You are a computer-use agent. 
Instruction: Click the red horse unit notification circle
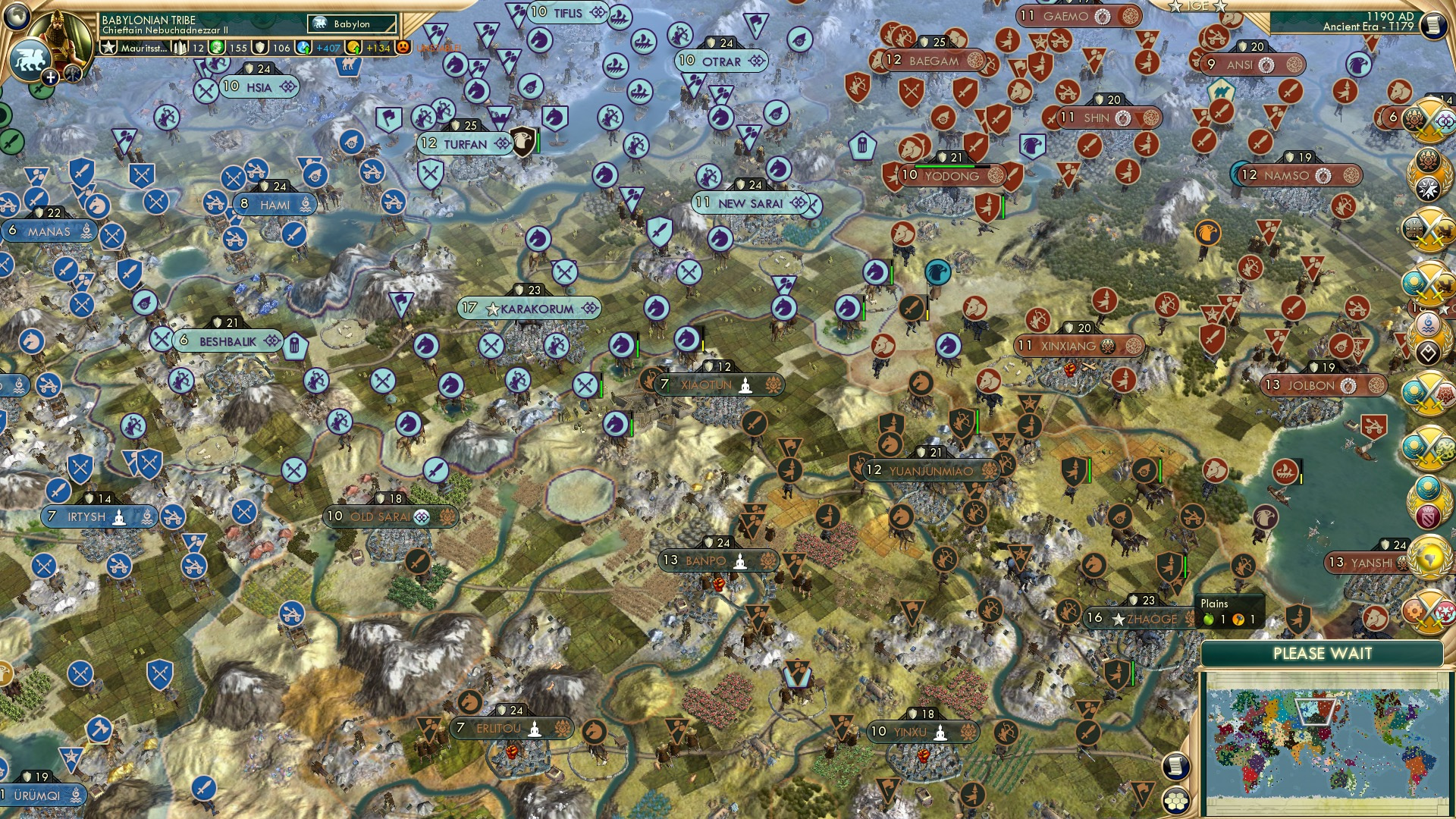[1375, 618]
